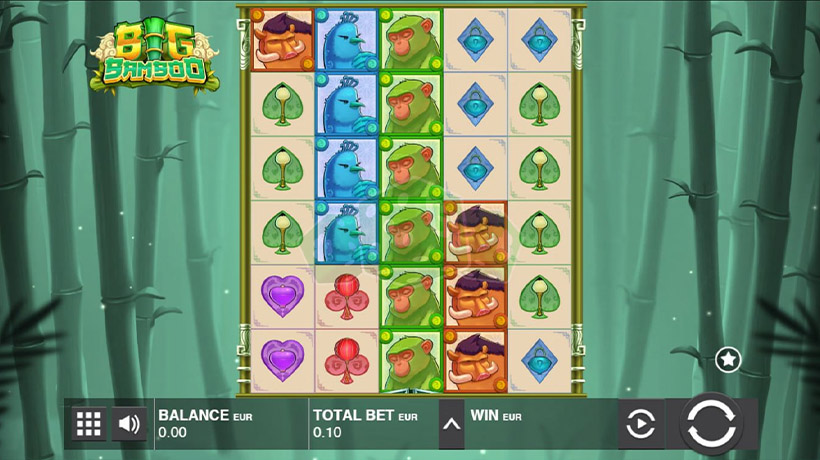Expand the total bet selector arrow
Image resolution: width=820 pixels, height=460 pixels.
451,425
